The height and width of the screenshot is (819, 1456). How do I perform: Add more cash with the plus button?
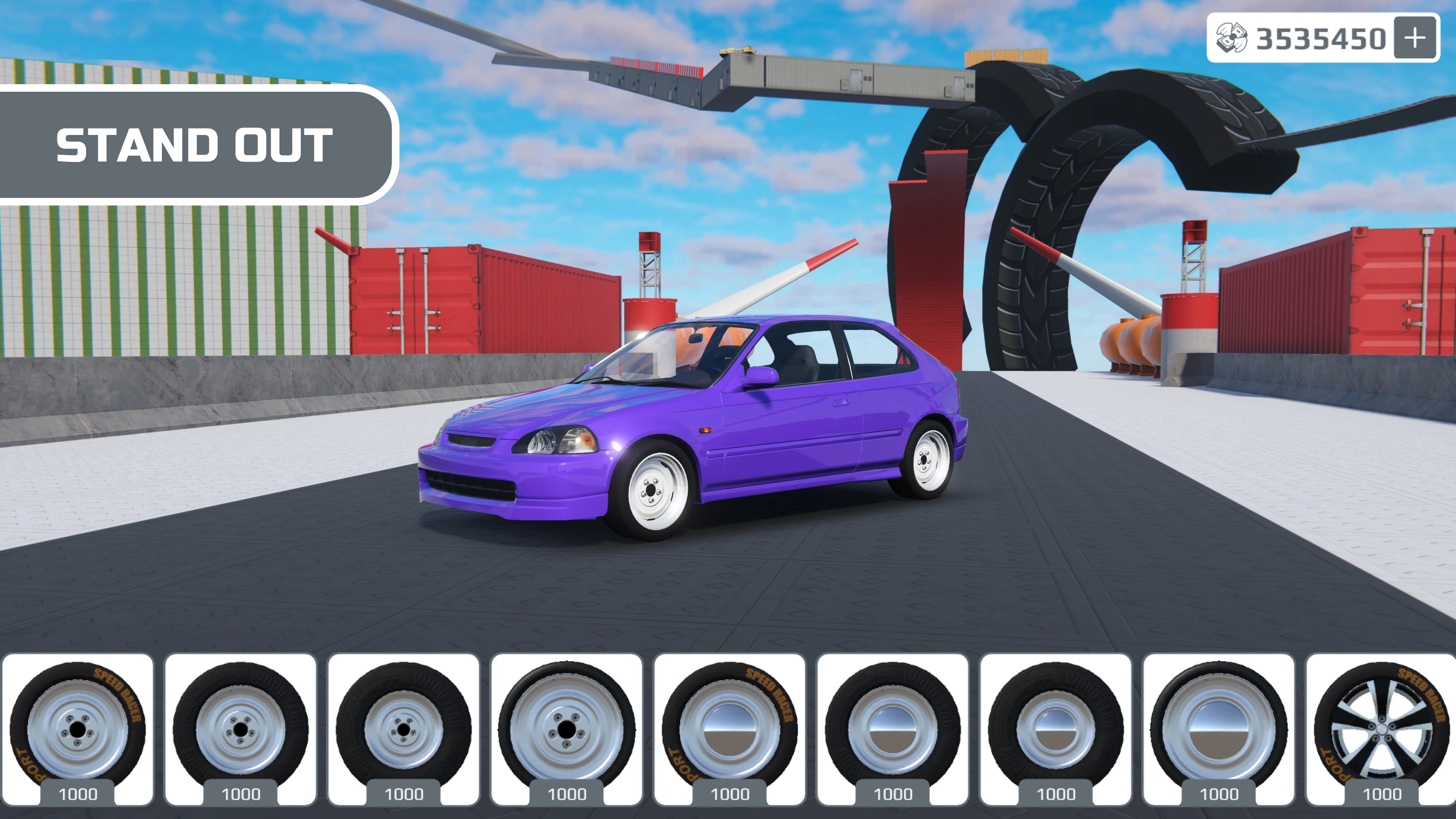click(1415, 38)
